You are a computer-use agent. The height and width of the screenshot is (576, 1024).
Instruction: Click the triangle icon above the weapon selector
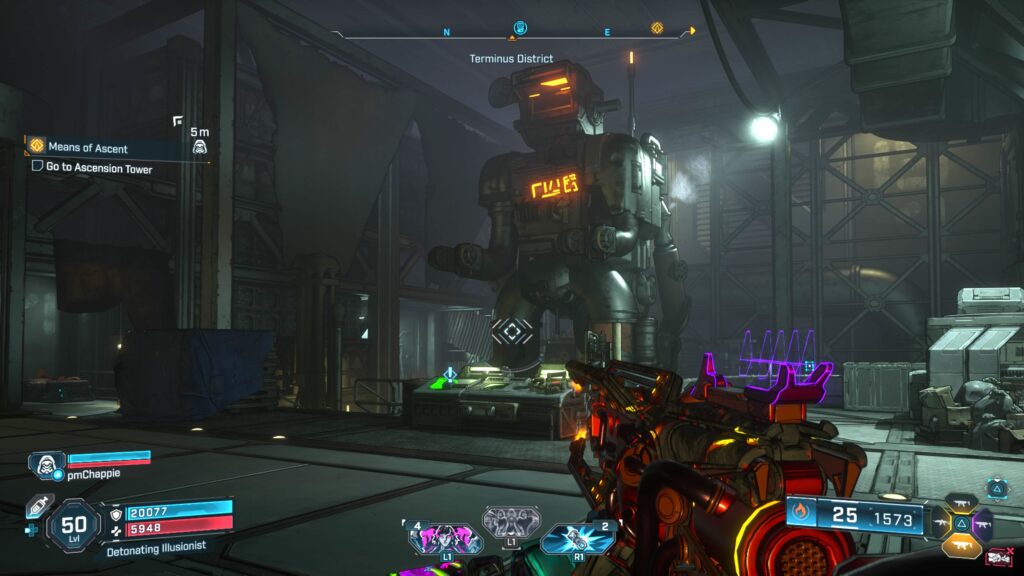pos(997,488)
